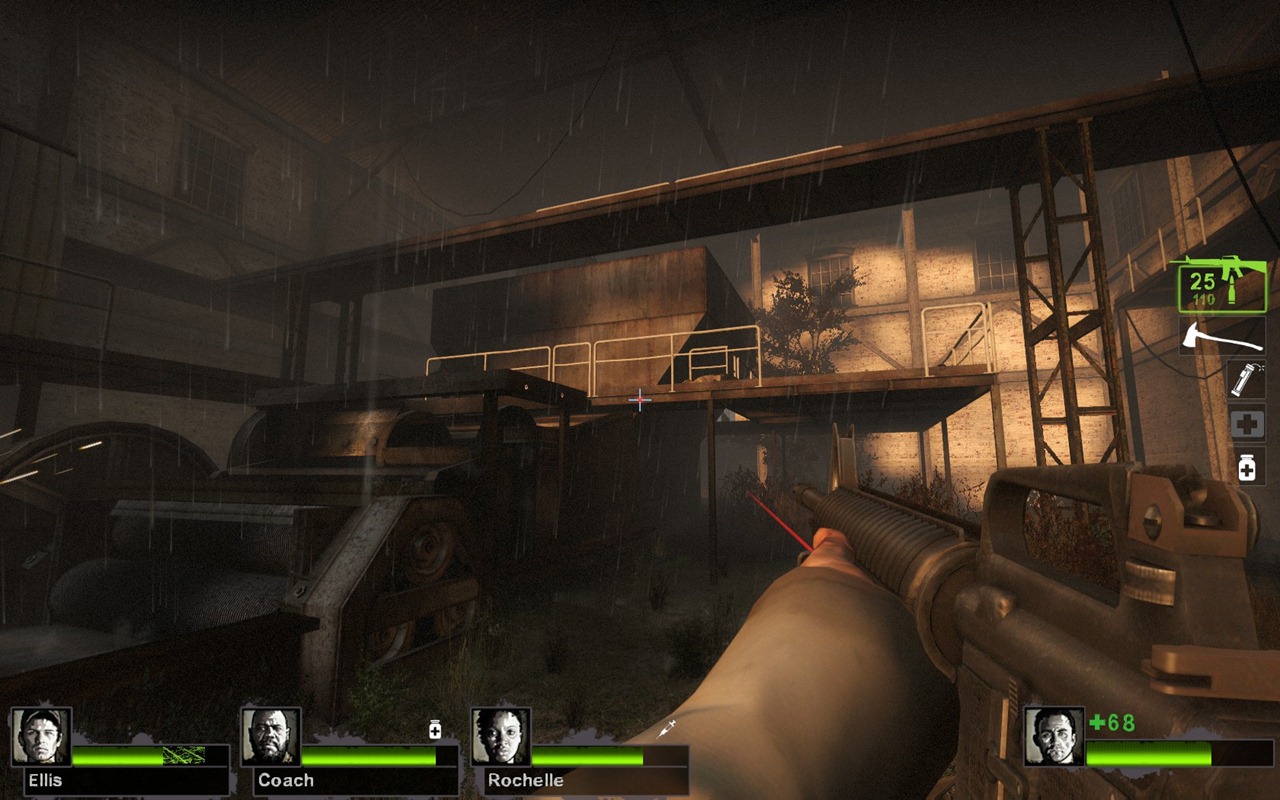Equip the pipe bomb throwable
The image size is (1280, 800).
tap(1246, 380)
